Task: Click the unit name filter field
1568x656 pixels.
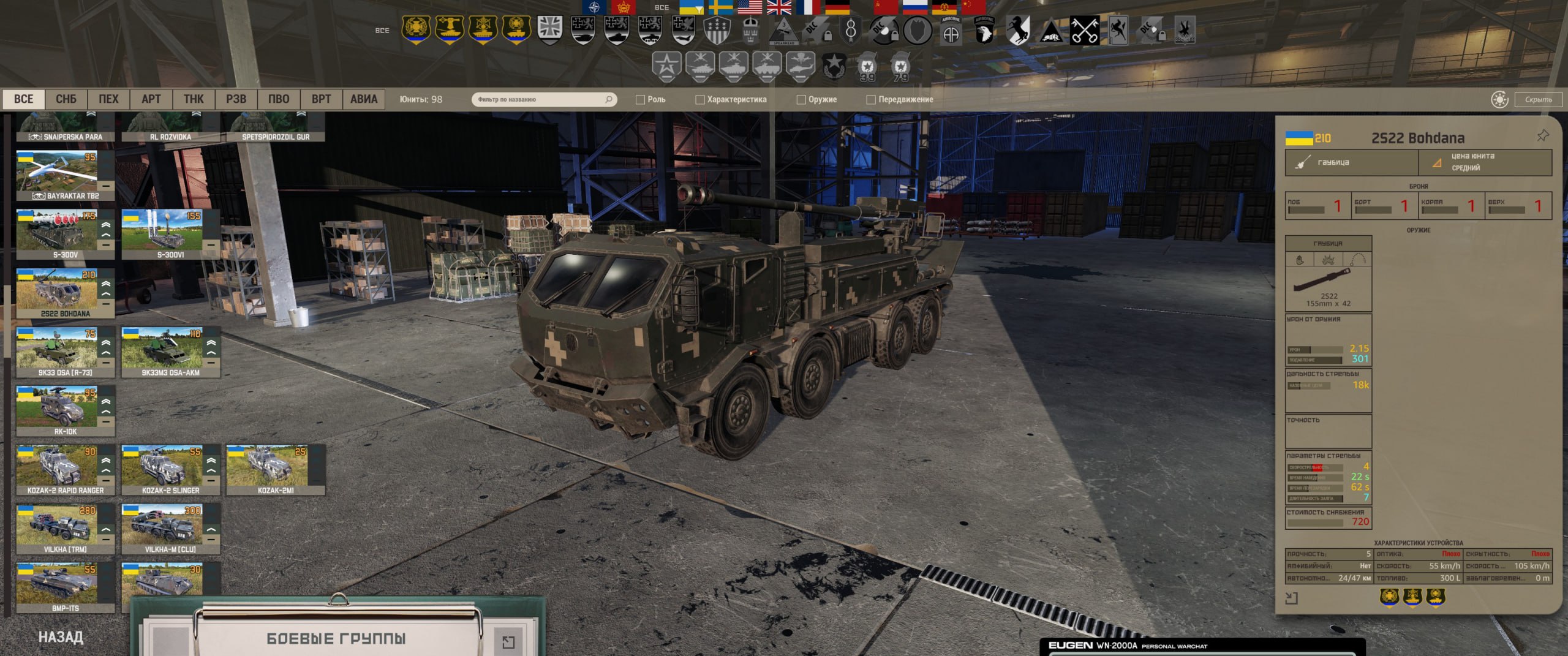Action: [x=539, y=99]
